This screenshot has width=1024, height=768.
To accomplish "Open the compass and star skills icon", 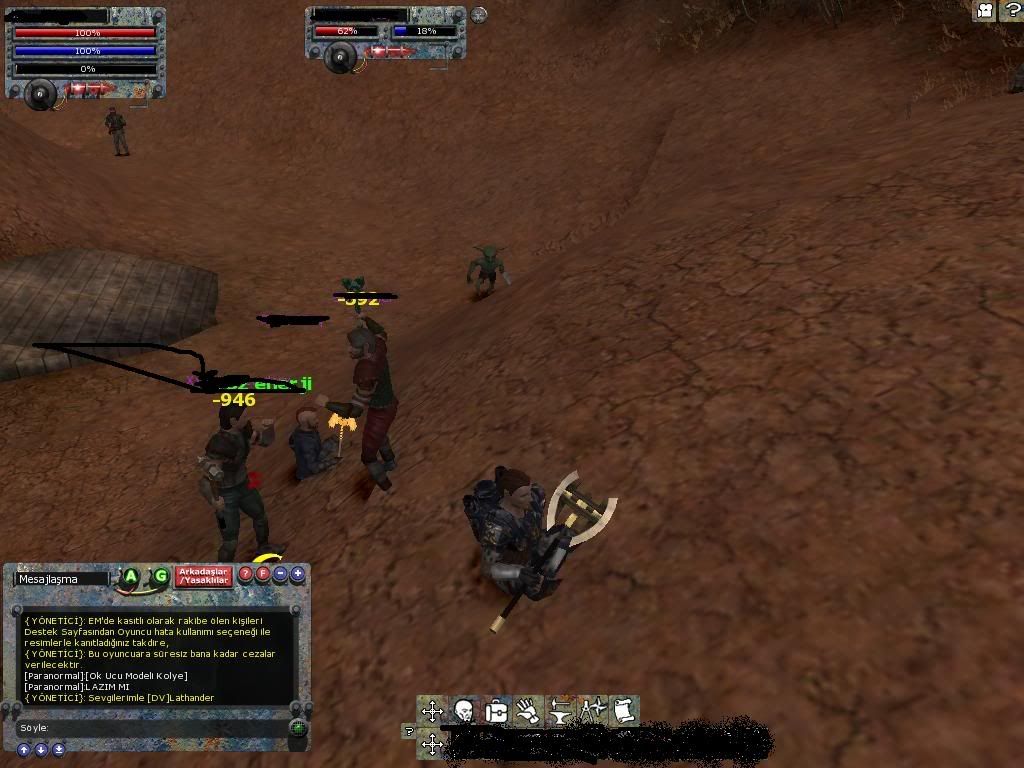I will click(592, 711).
